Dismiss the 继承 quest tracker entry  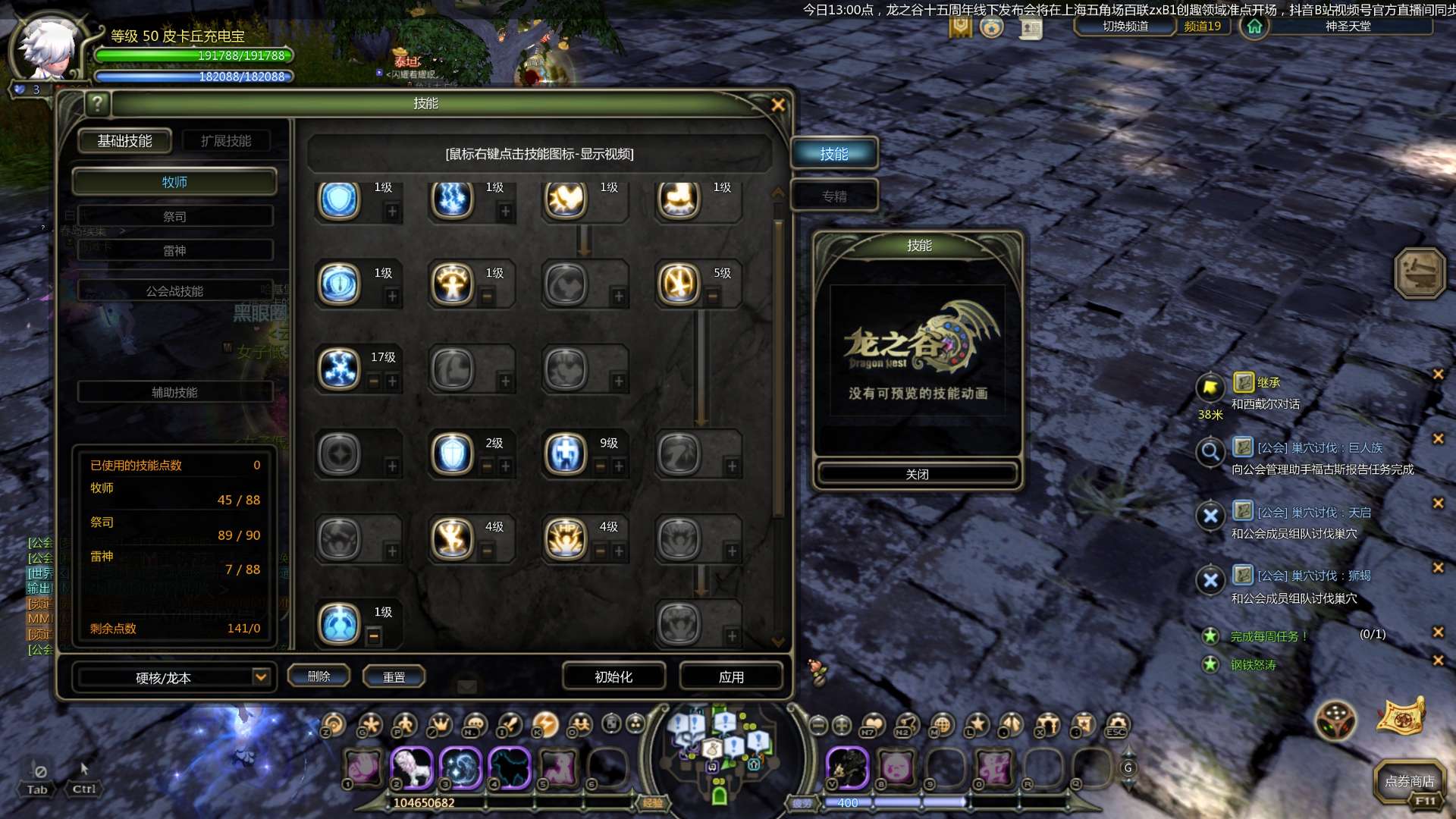point(1437,375)
